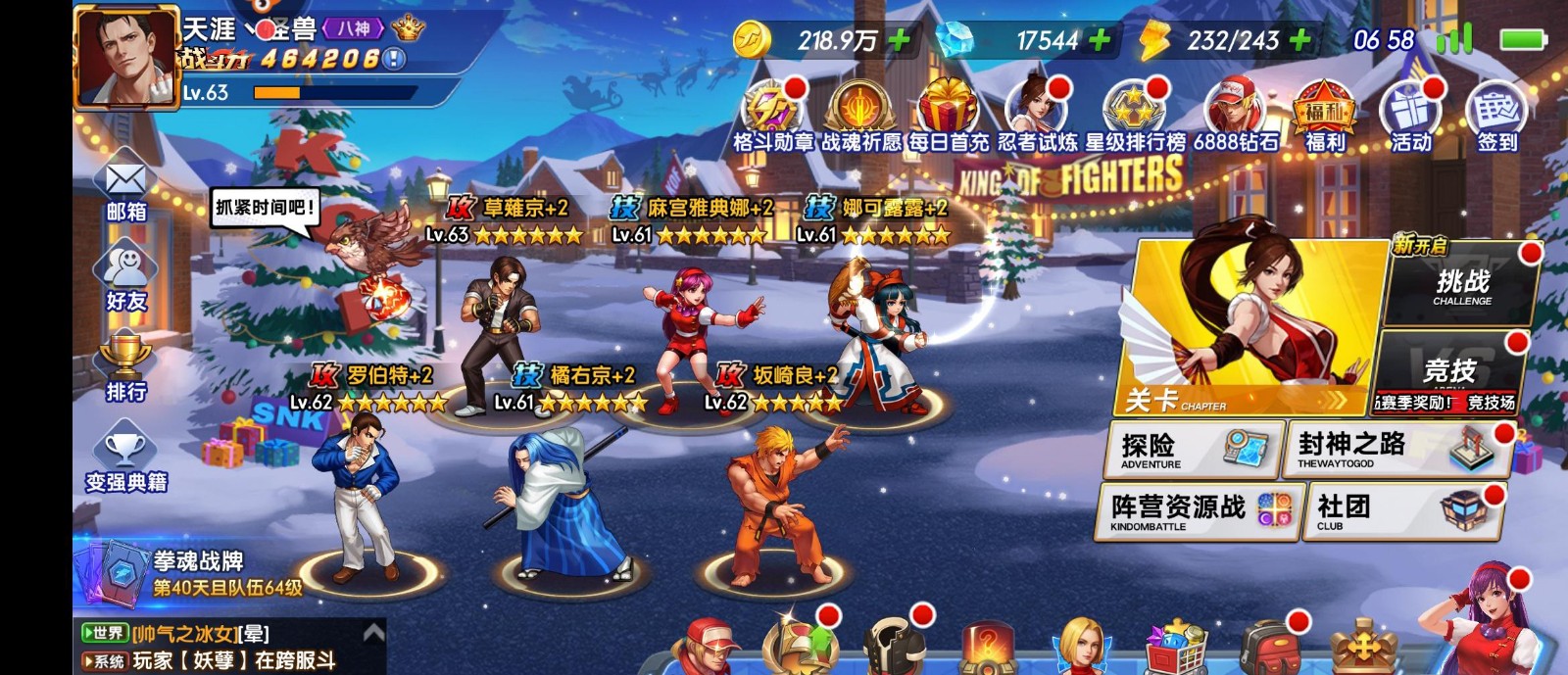This screenshot has height=675, width=1568.
Task: Open the 签到 daily check-in
Action: point(1496,116)
